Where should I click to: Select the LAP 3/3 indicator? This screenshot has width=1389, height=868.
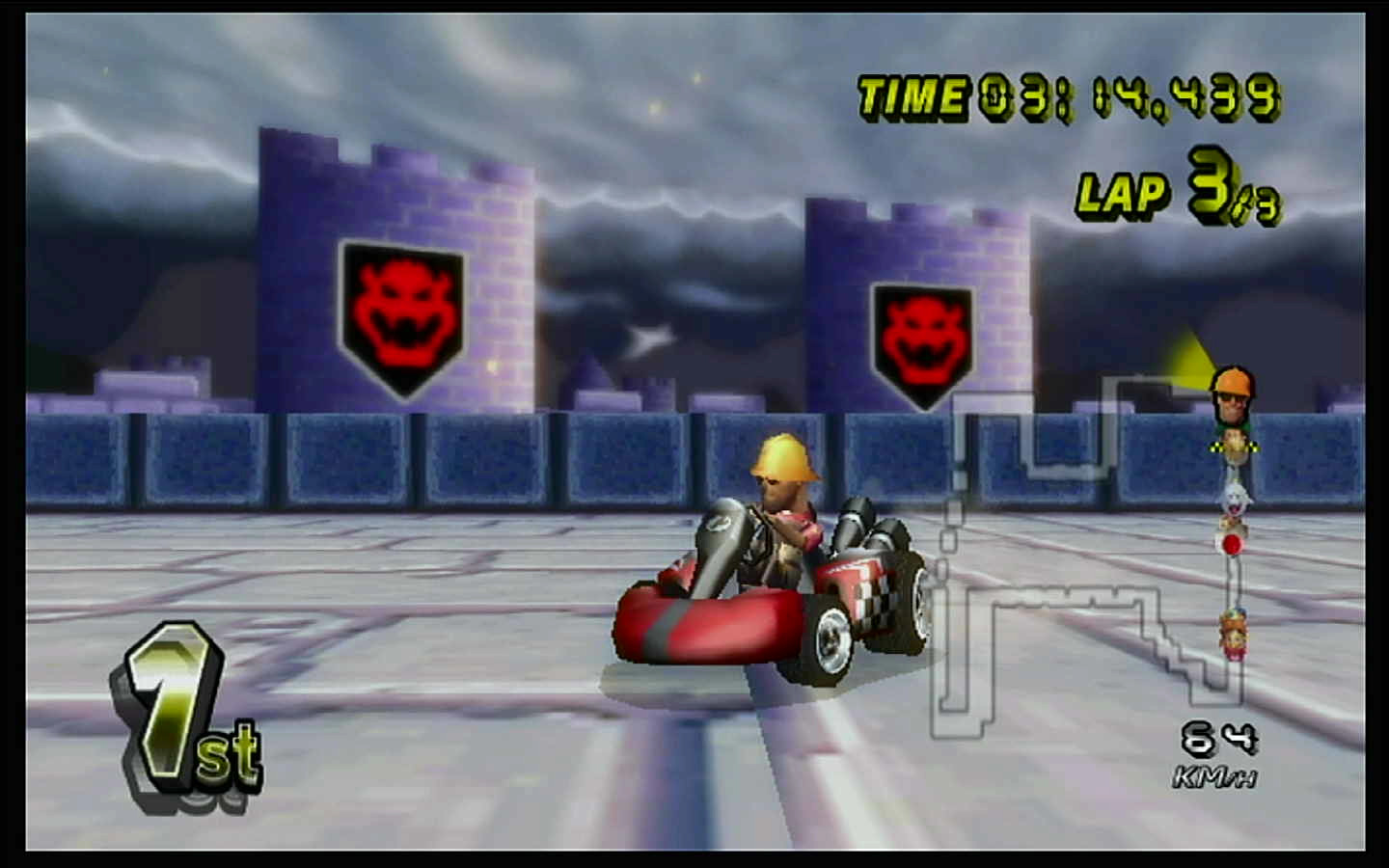[x=1177, y=193]
